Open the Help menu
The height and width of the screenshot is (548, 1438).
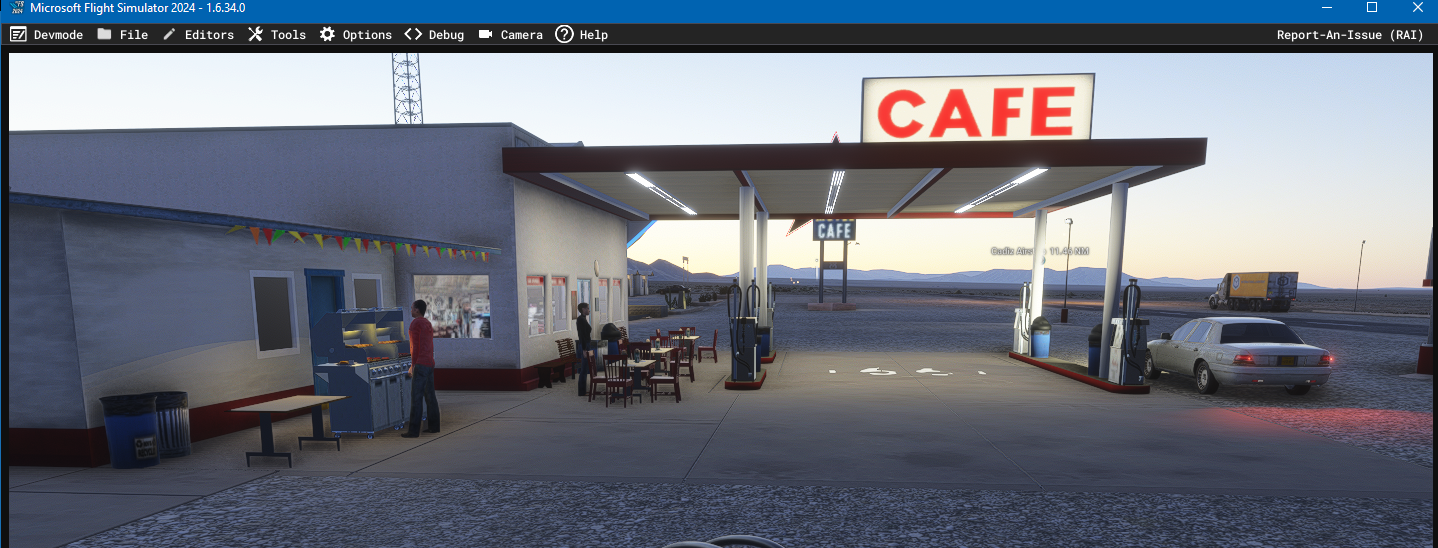point(582,35)
